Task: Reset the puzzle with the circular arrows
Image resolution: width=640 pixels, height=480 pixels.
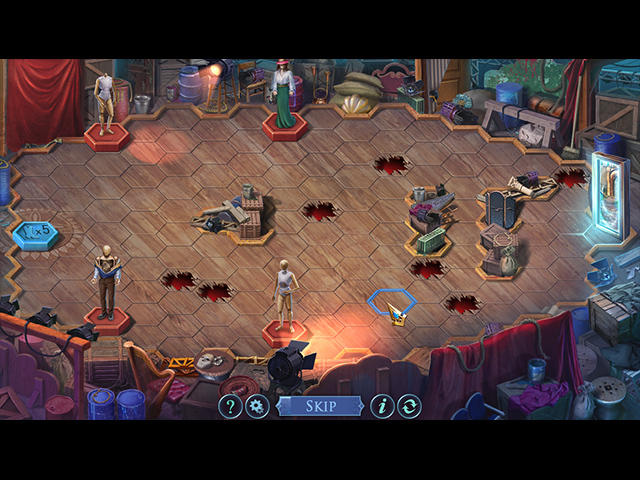Action: tap(409, 406)
